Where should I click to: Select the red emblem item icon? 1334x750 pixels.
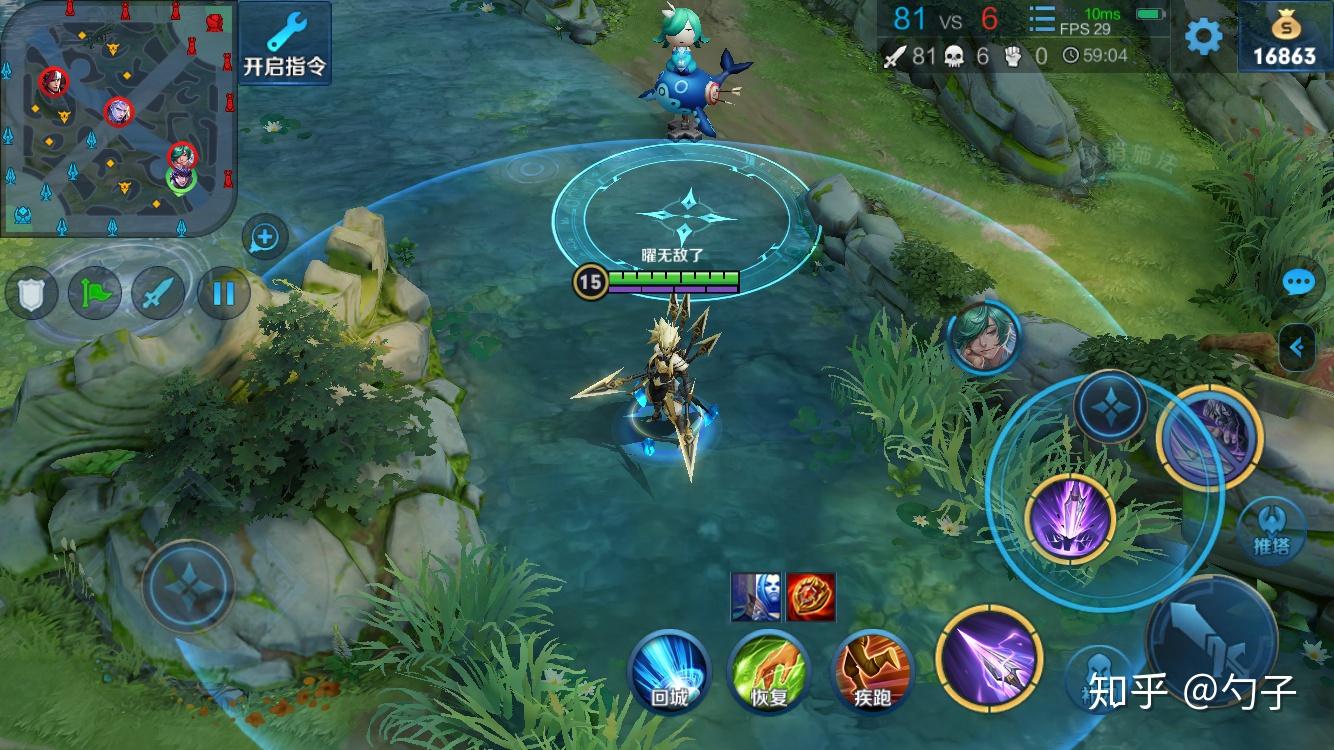click(811, 597)
